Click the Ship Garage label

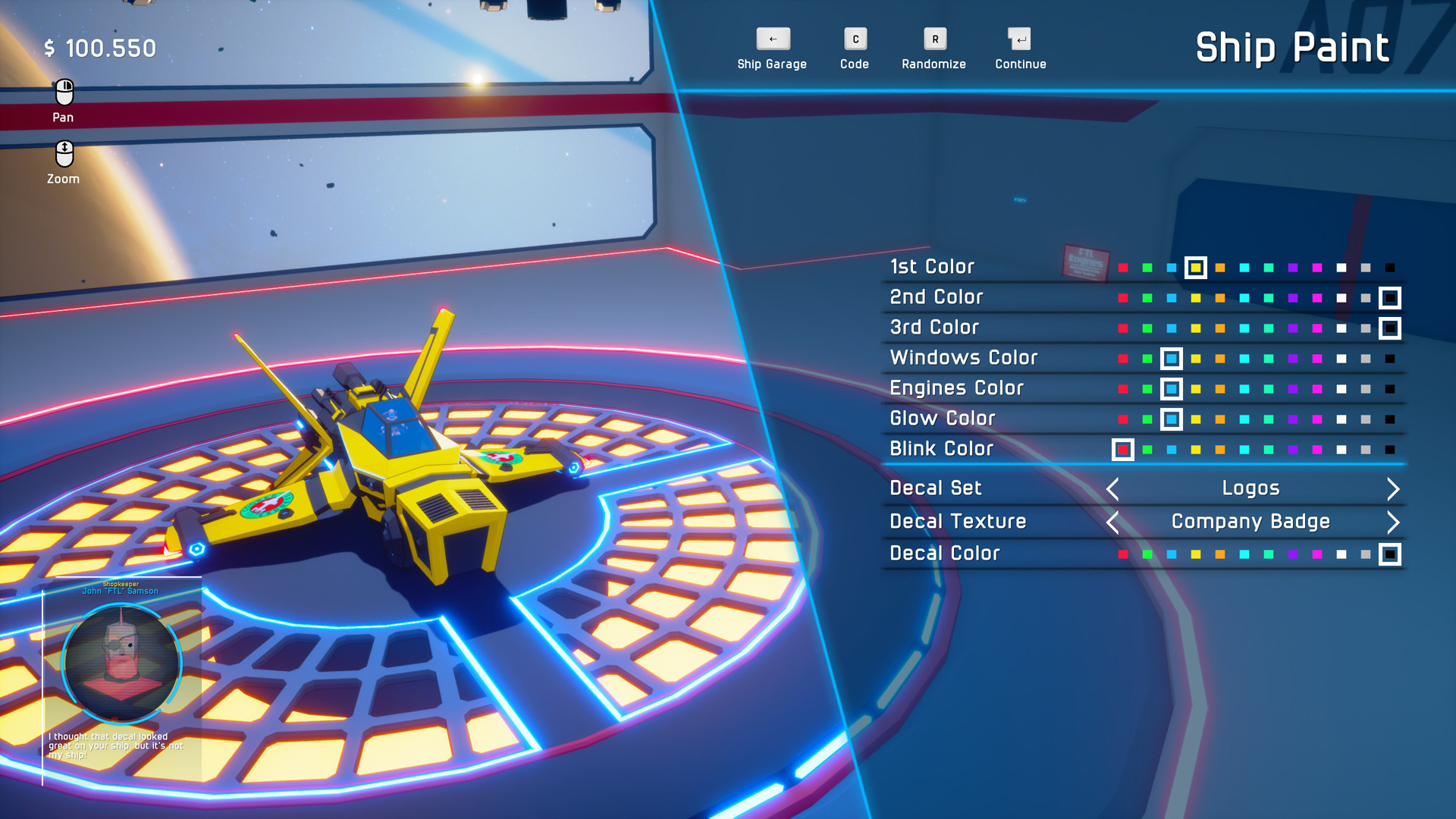tap(771, 64)
